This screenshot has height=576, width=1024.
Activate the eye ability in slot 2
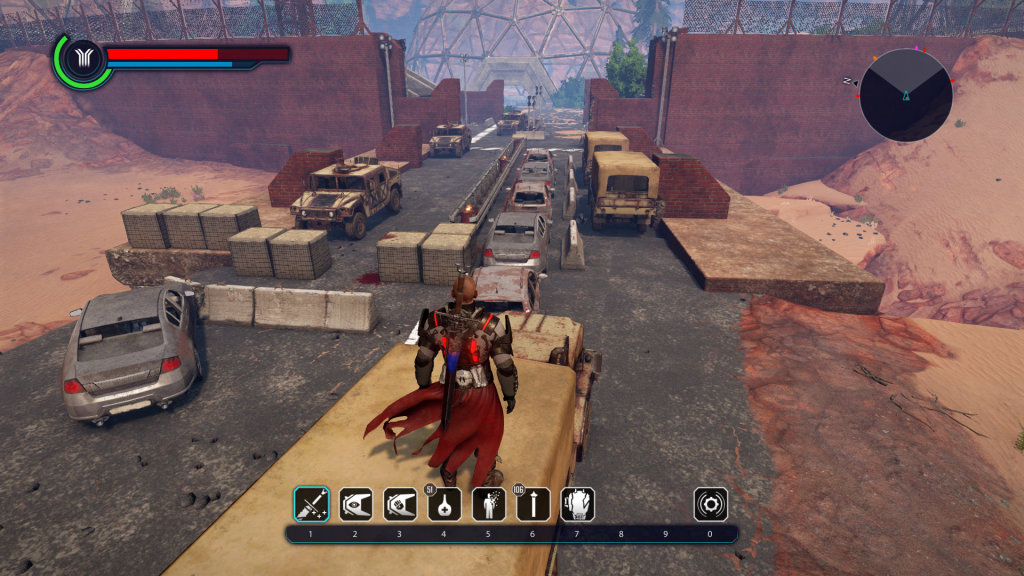point(355,504)
